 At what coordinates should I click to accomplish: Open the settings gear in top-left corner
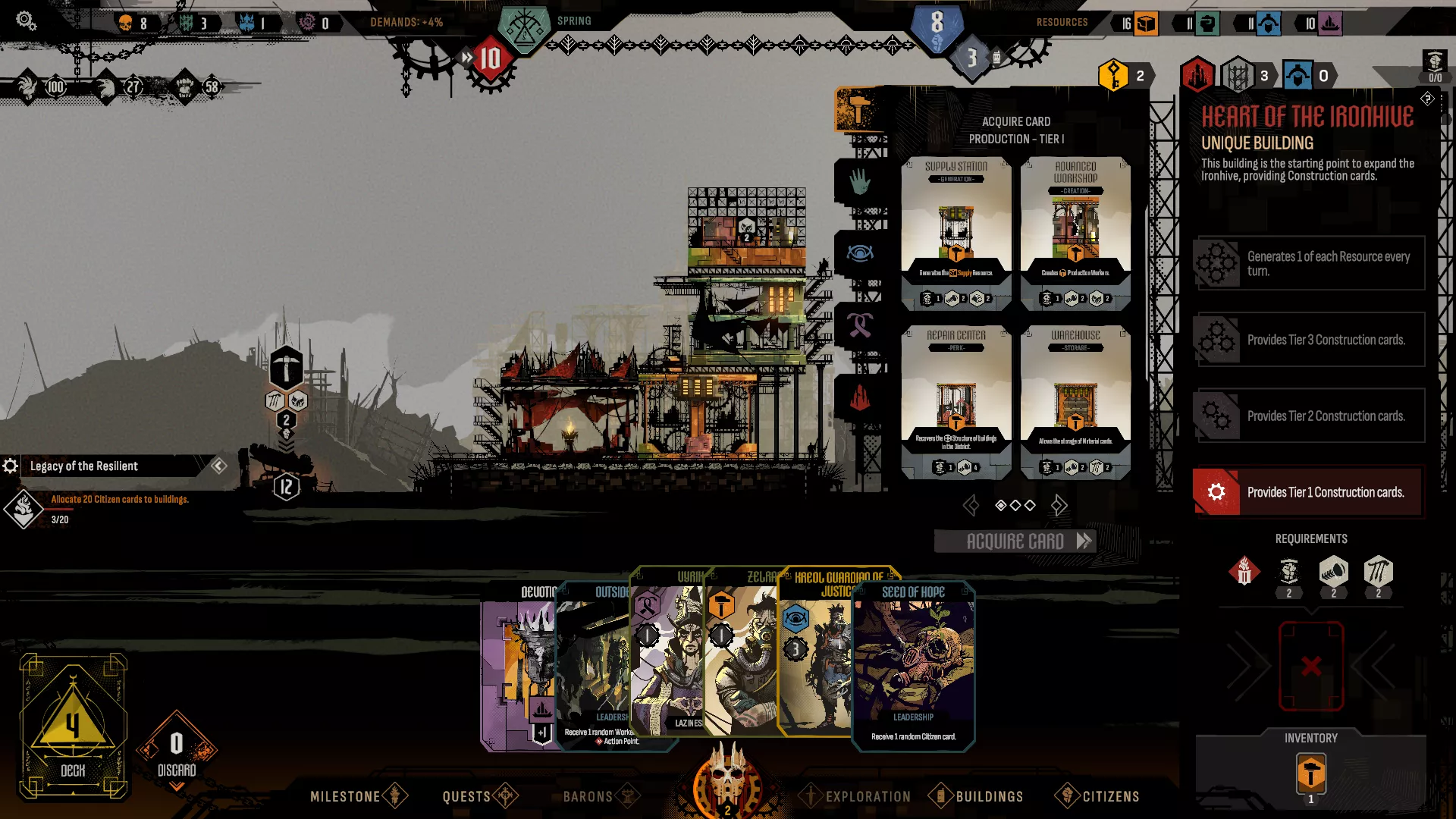pos(25,20)
